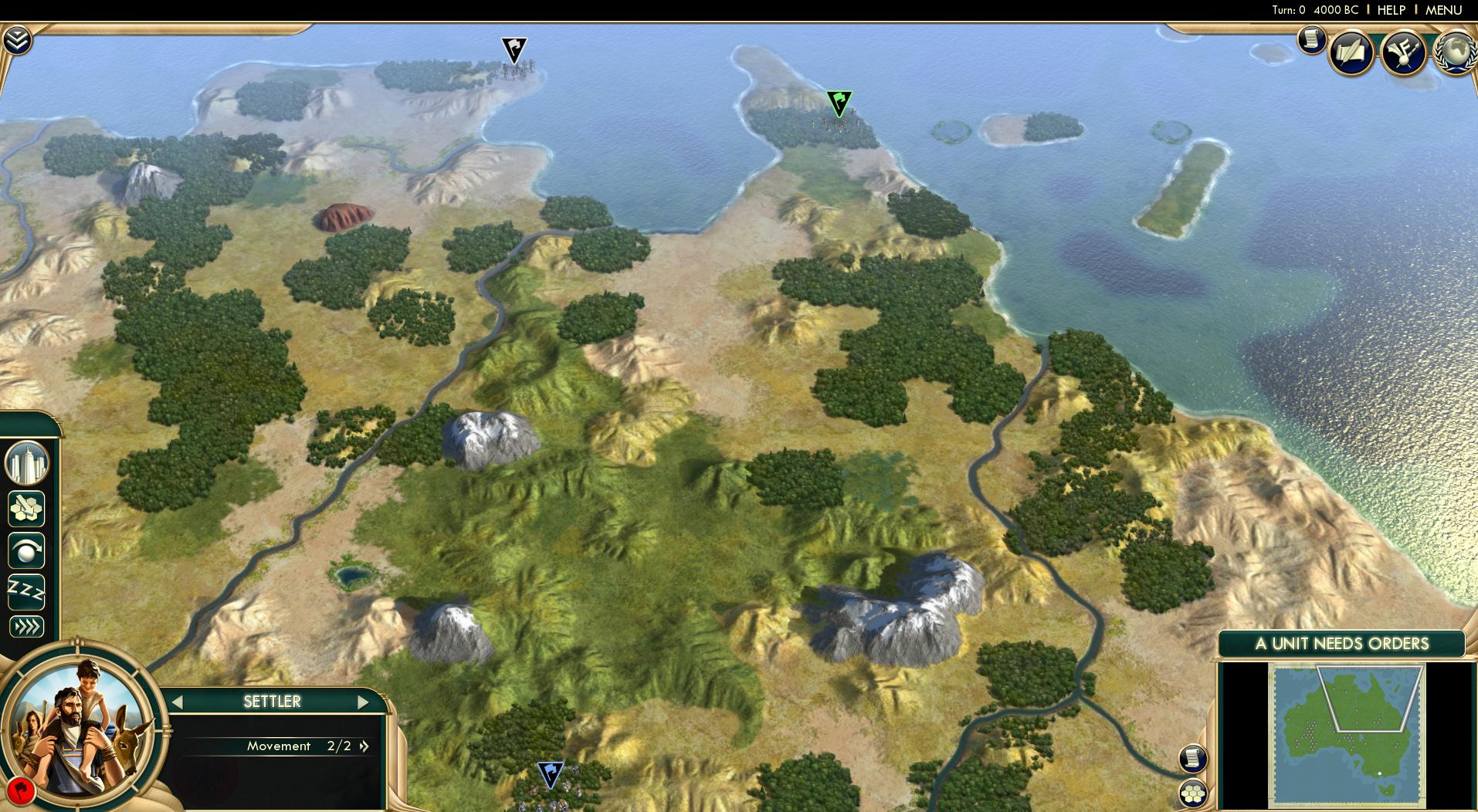The height and width of the screenshot is (812, 1478).
Task: Select the automate exploration orb action
Action: [x=25, y=551]
